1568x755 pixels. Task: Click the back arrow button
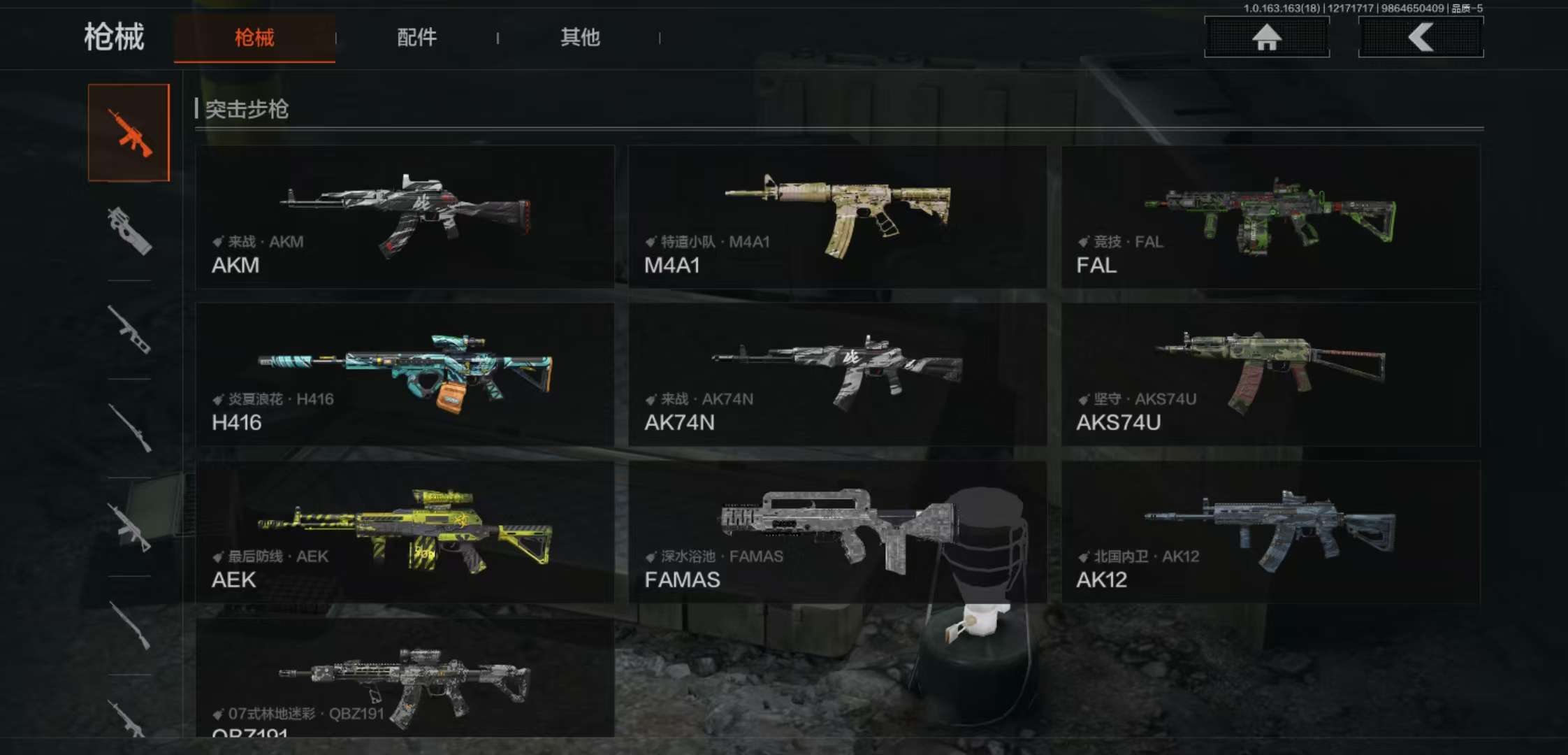[x=1421, y=37]
